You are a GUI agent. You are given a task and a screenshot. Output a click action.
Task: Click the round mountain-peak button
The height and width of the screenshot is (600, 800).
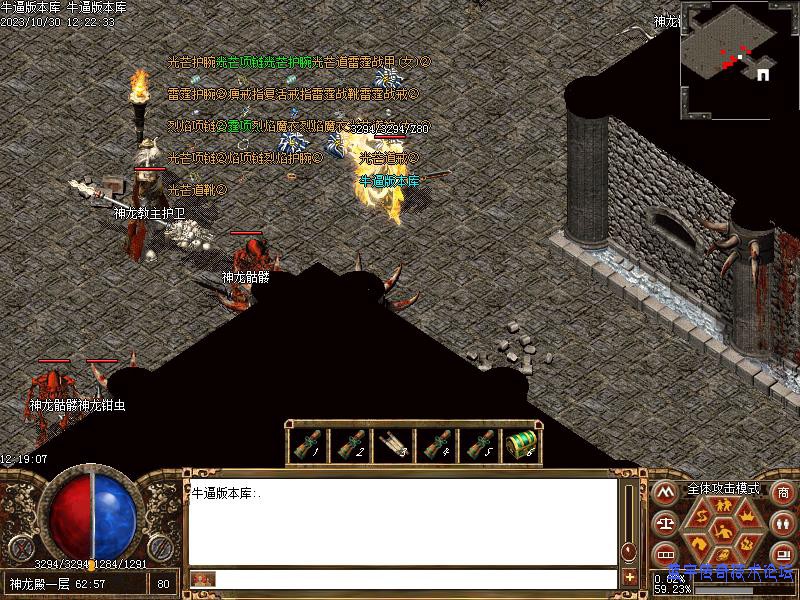(x=663, y=493)
